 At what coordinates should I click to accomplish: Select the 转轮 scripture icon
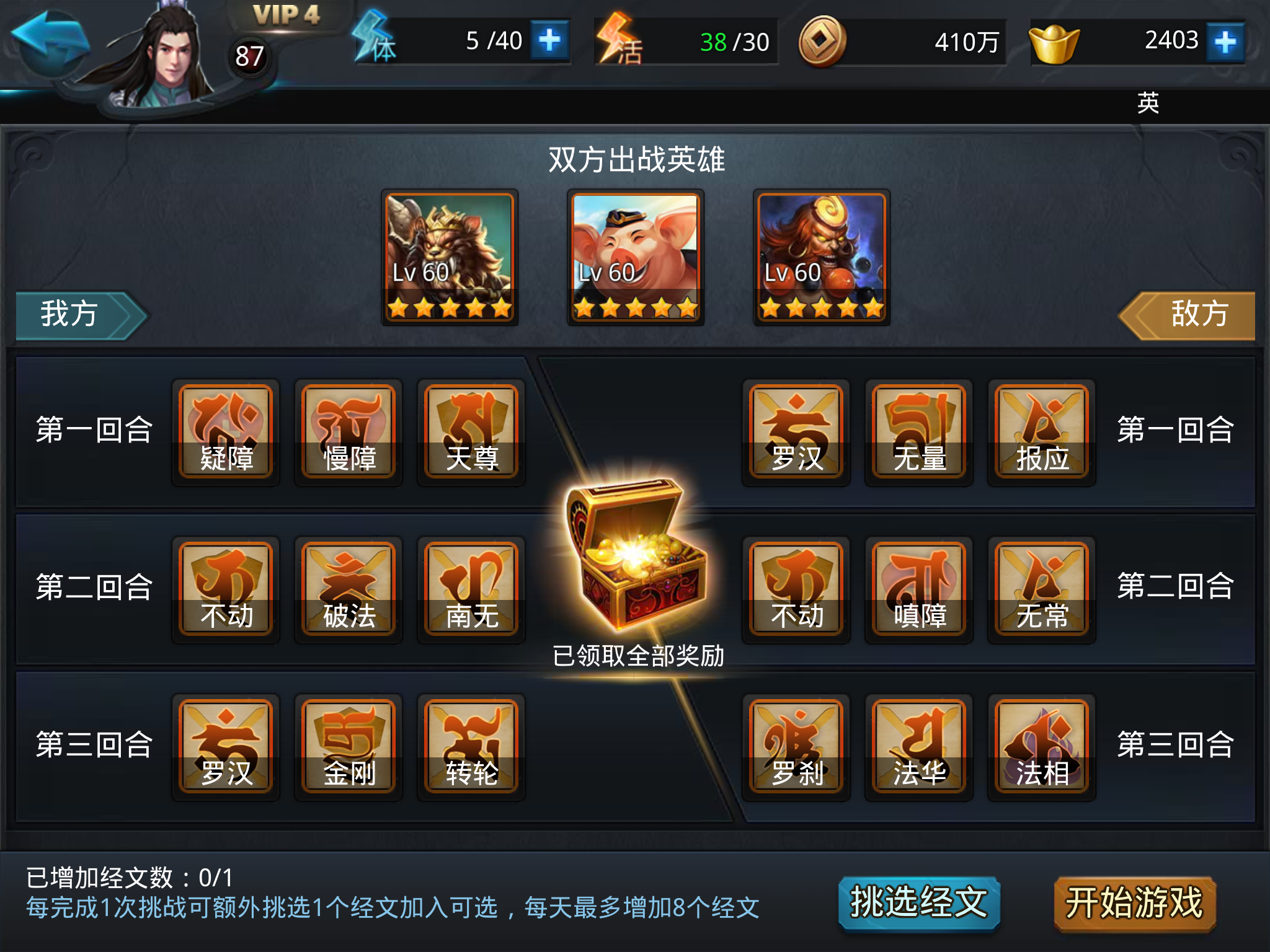pyautogui.click(x=470, y=744)
